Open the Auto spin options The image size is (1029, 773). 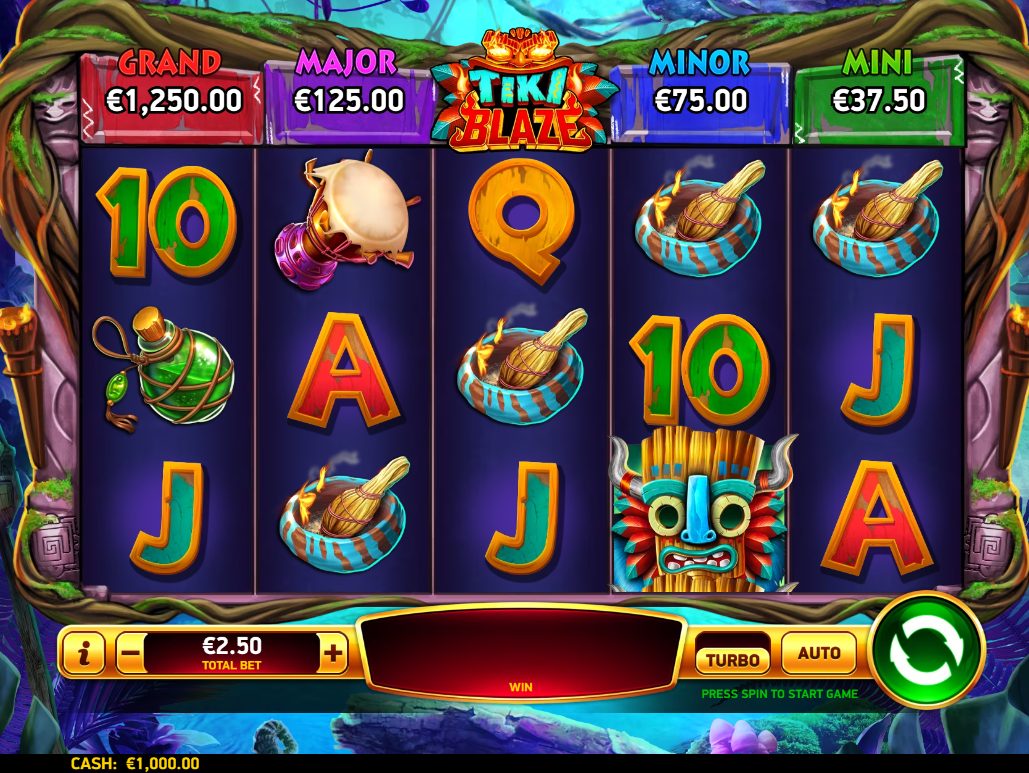pos(819,654)
